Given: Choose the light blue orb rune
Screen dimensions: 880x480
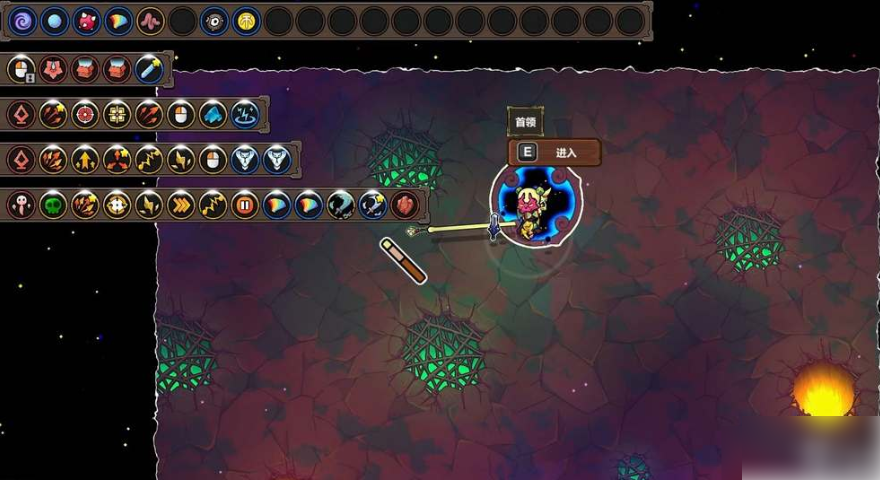Looking at the screenshot, I should (55, 20).
